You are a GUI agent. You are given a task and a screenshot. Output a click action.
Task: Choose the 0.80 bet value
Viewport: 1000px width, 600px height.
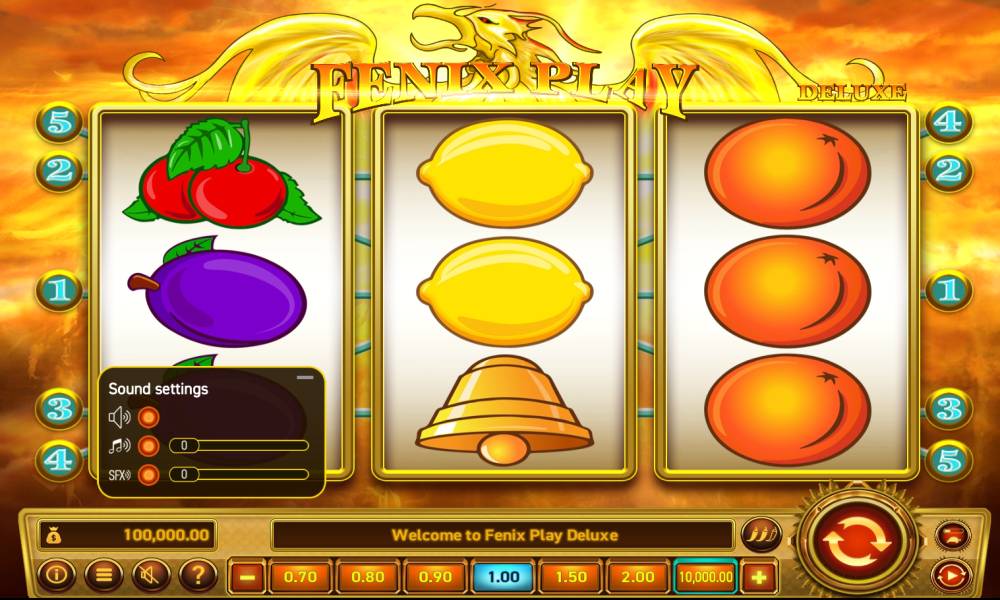click(x=367, y=577)
